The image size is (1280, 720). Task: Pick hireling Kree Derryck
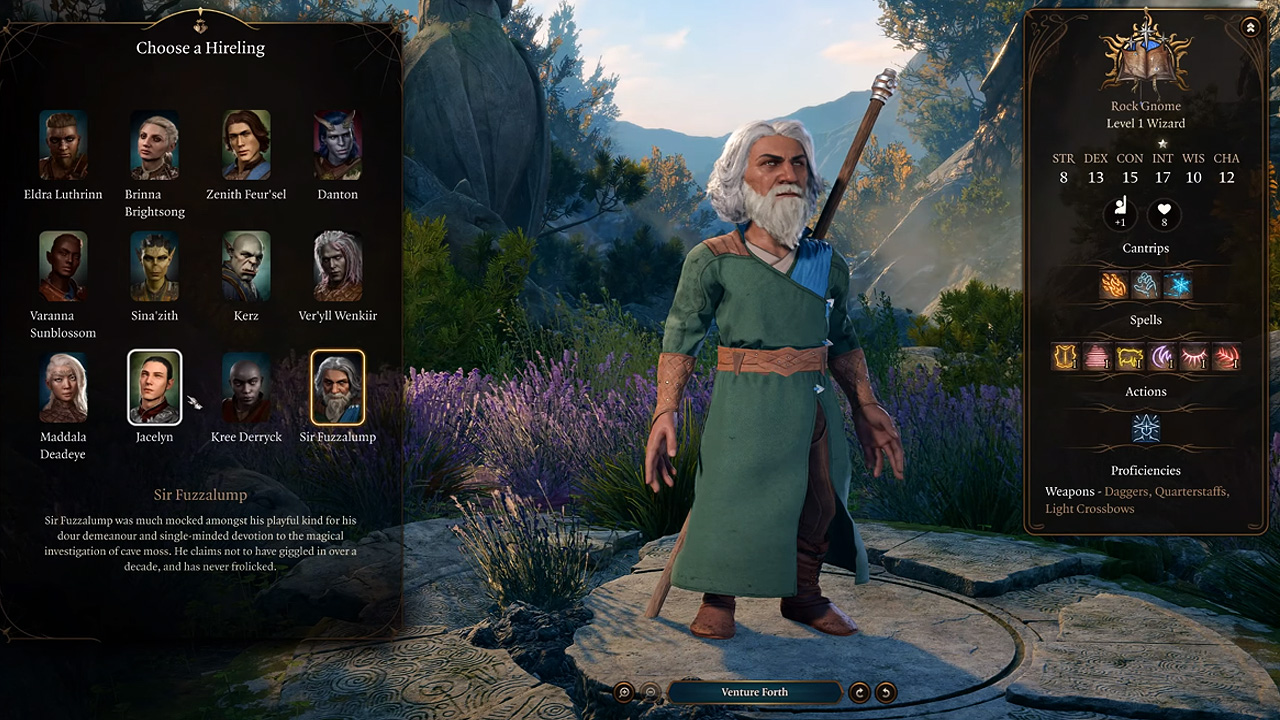[x=246, y=387]
